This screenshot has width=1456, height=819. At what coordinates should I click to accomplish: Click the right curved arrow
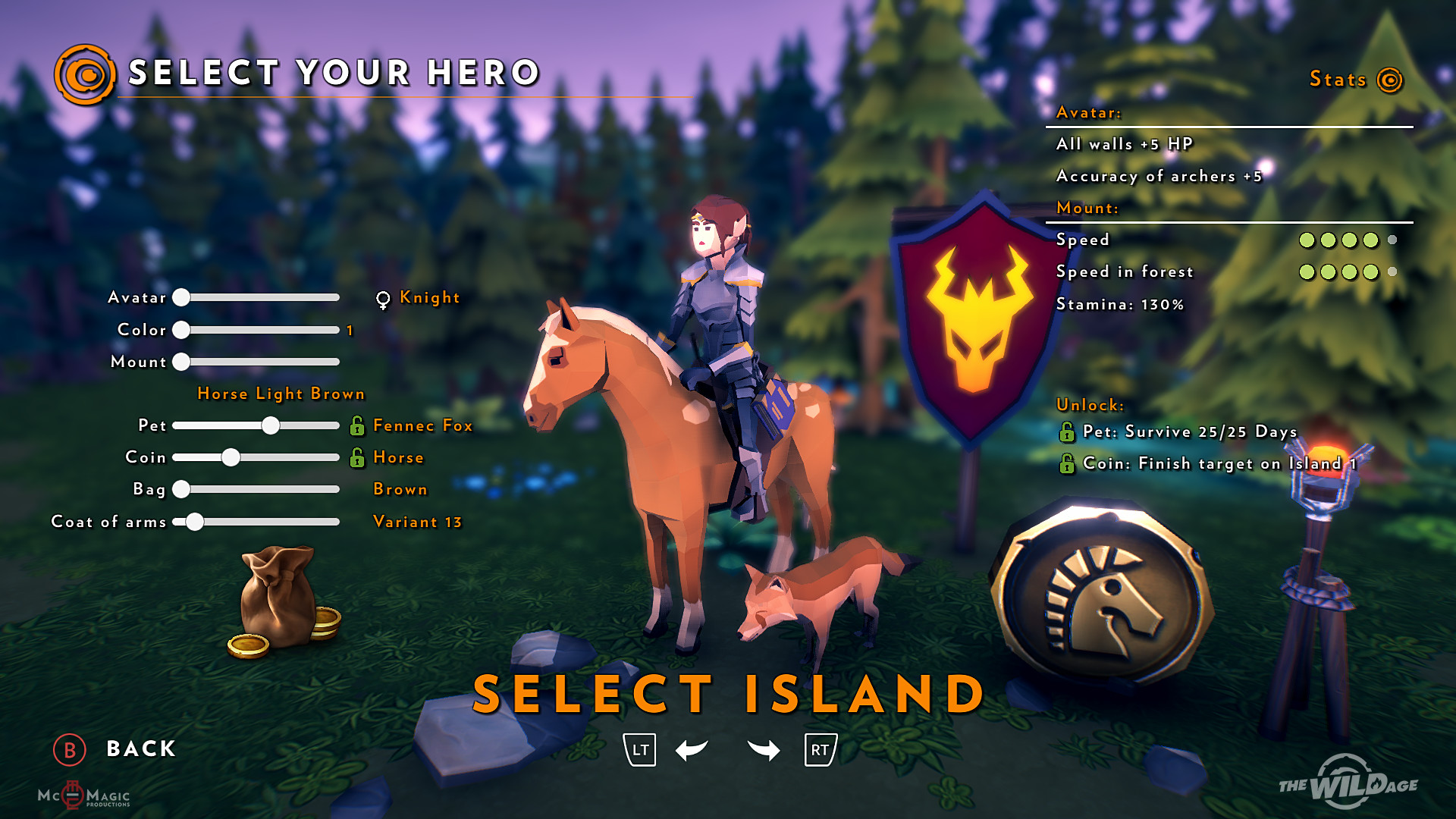click(x=764, y=750)
